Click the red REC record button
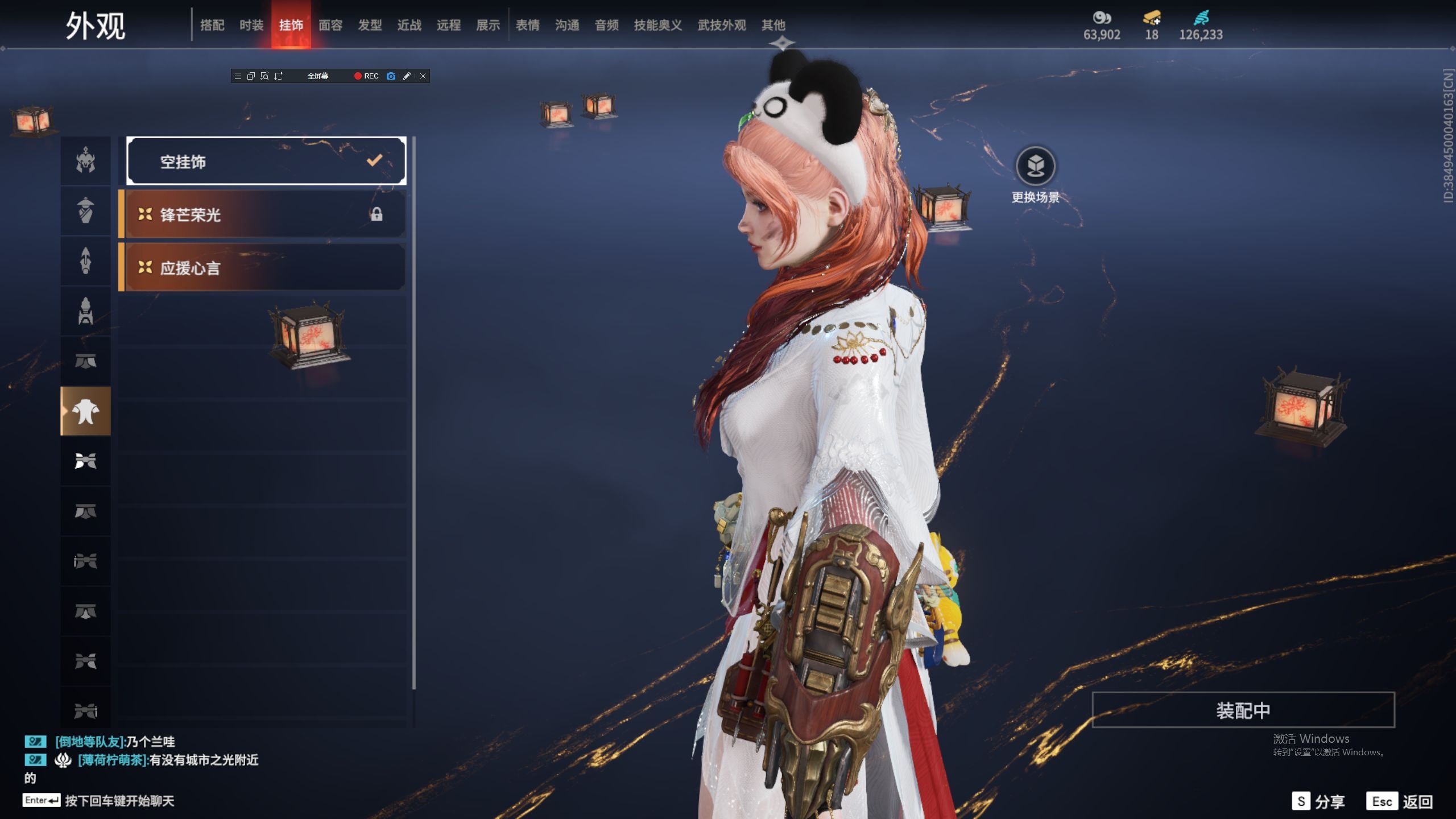 (366, 76)
